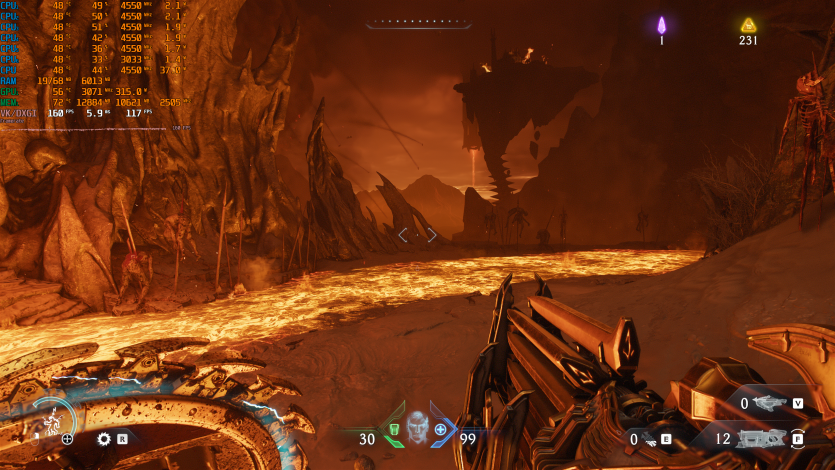Viewport: 835px width, 470px height.
Task: Select the equipped weapon icon with 12 ammo
Action: coord(762,438)
